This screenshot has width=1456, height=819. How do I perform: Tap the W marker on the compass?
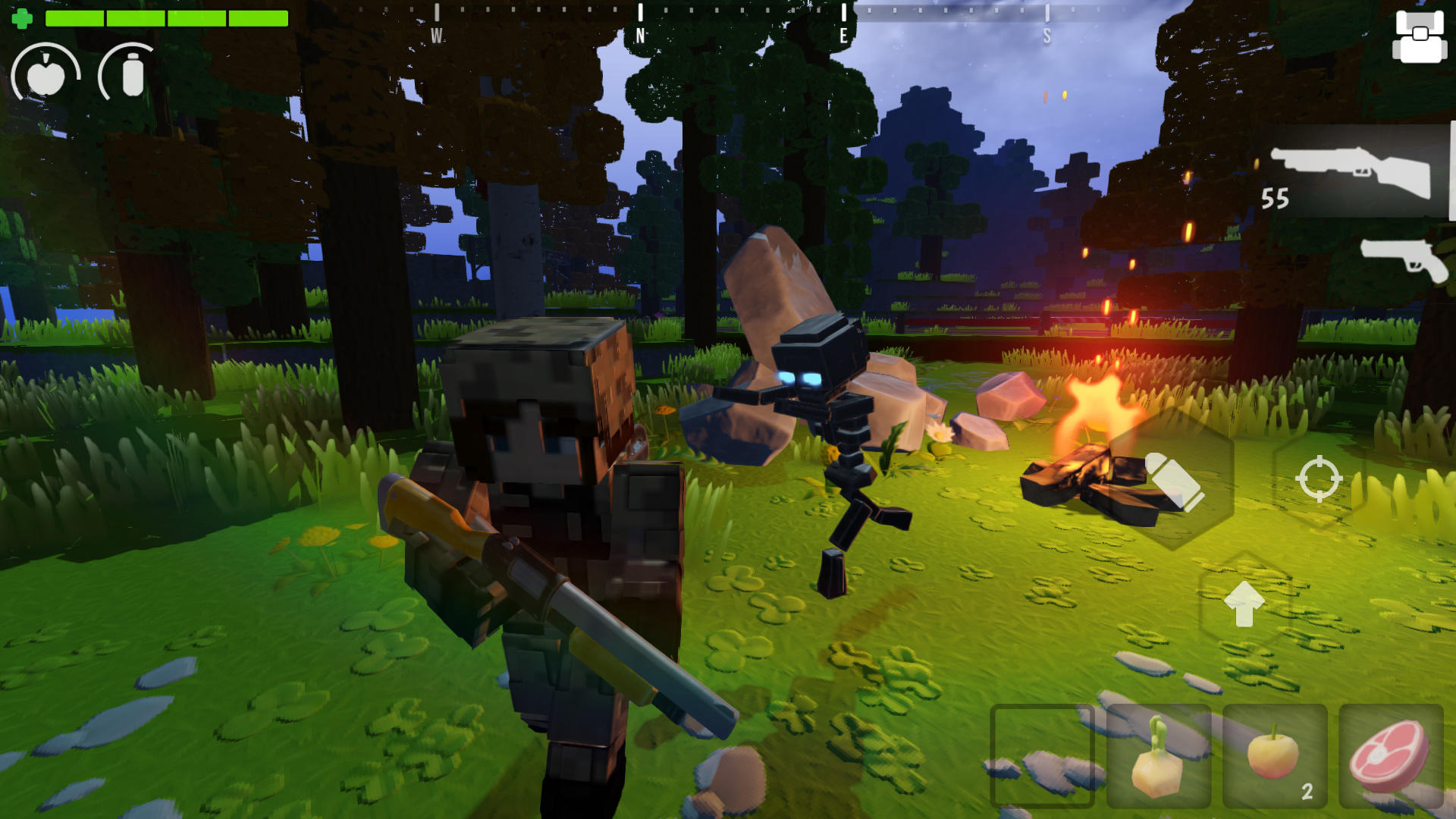(438, 23)
